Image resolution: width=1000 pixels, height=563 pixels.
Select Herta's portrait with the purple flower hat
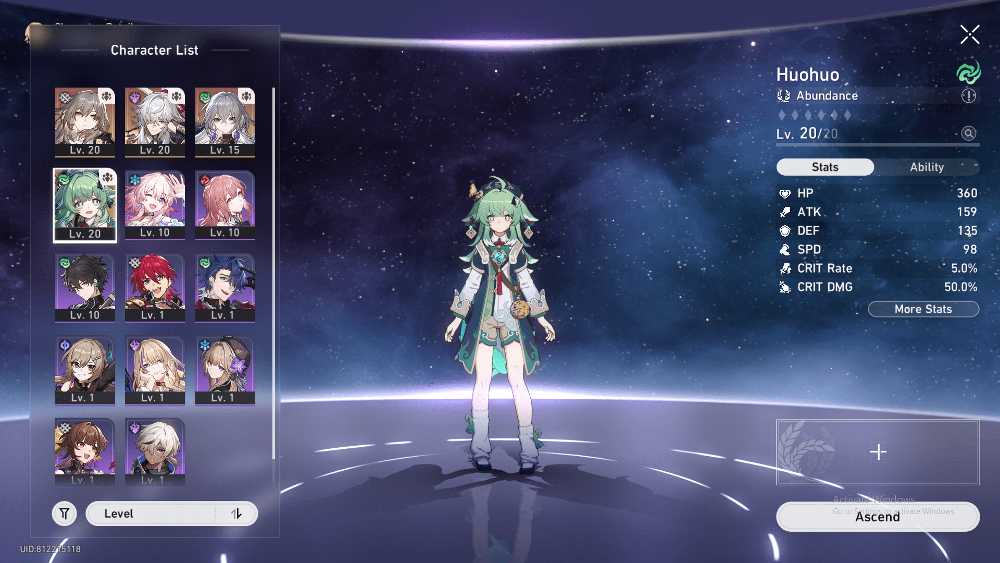pos(224,370)
